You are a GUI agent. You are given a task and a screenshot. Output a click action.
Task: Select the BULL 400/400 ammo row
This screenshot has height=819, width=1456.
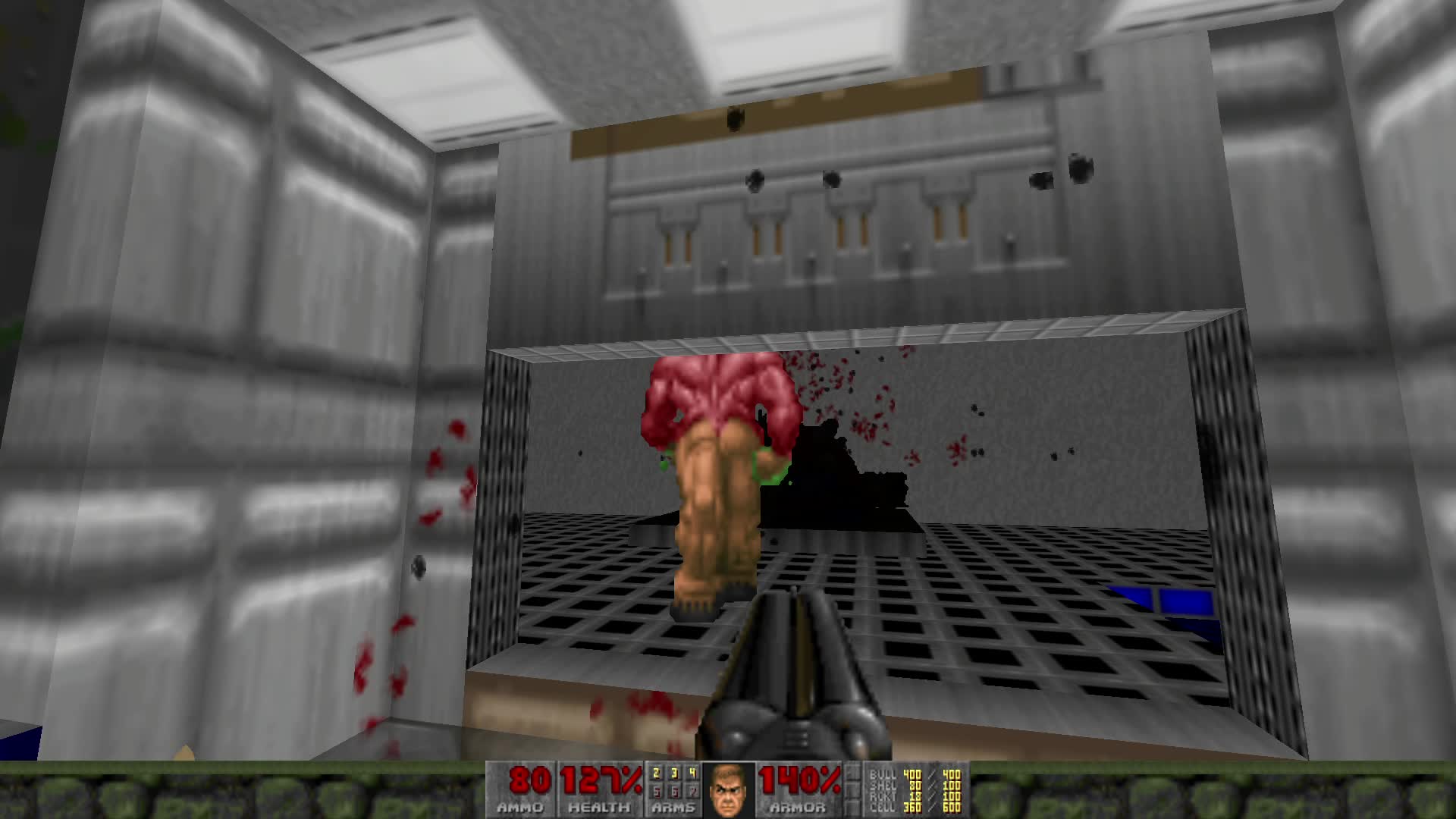(914, 776)
